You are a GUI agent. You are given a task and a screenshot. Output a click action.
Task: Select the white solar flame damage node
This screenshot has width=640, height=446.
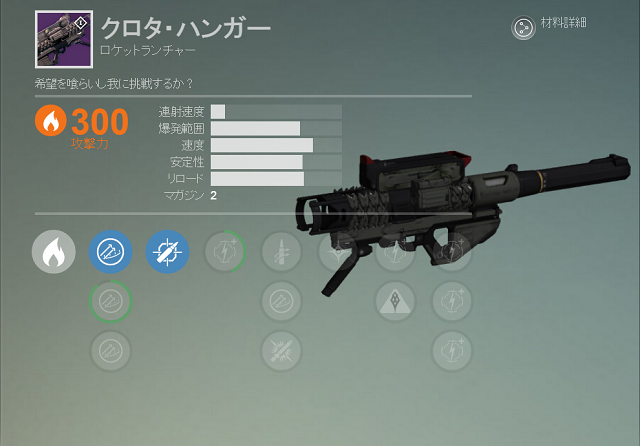53,252
